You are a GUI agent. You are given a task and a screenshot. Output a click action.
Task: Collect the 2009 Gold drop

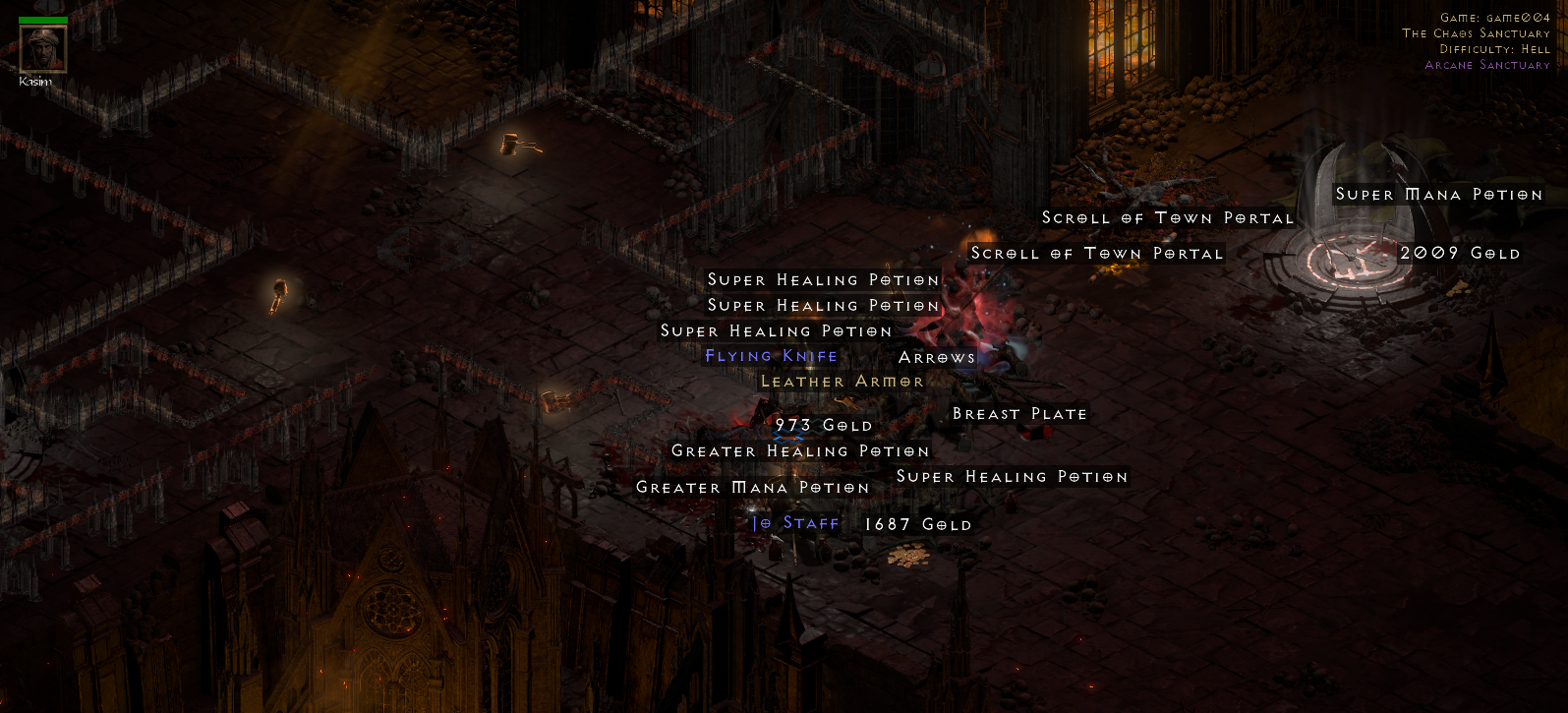coord(1461,253)
